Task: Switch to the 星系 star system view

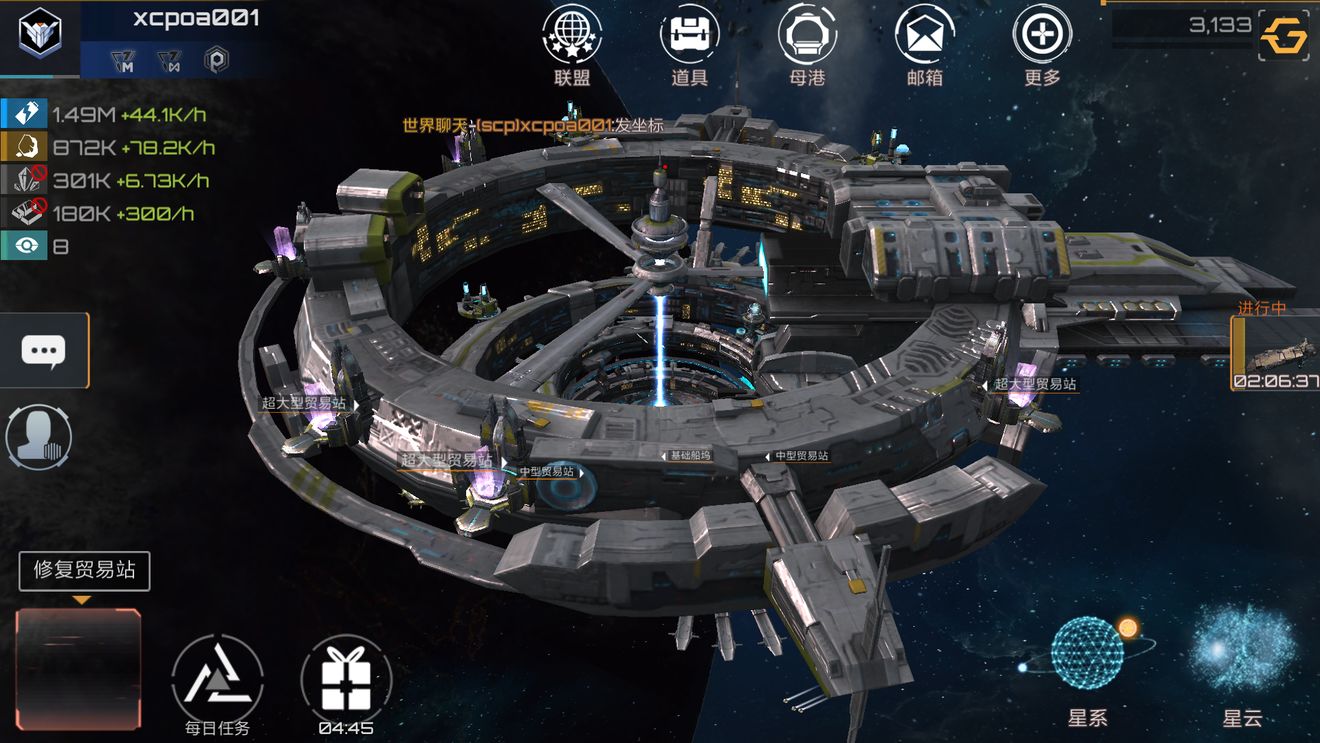Action: coord(1087,655)
